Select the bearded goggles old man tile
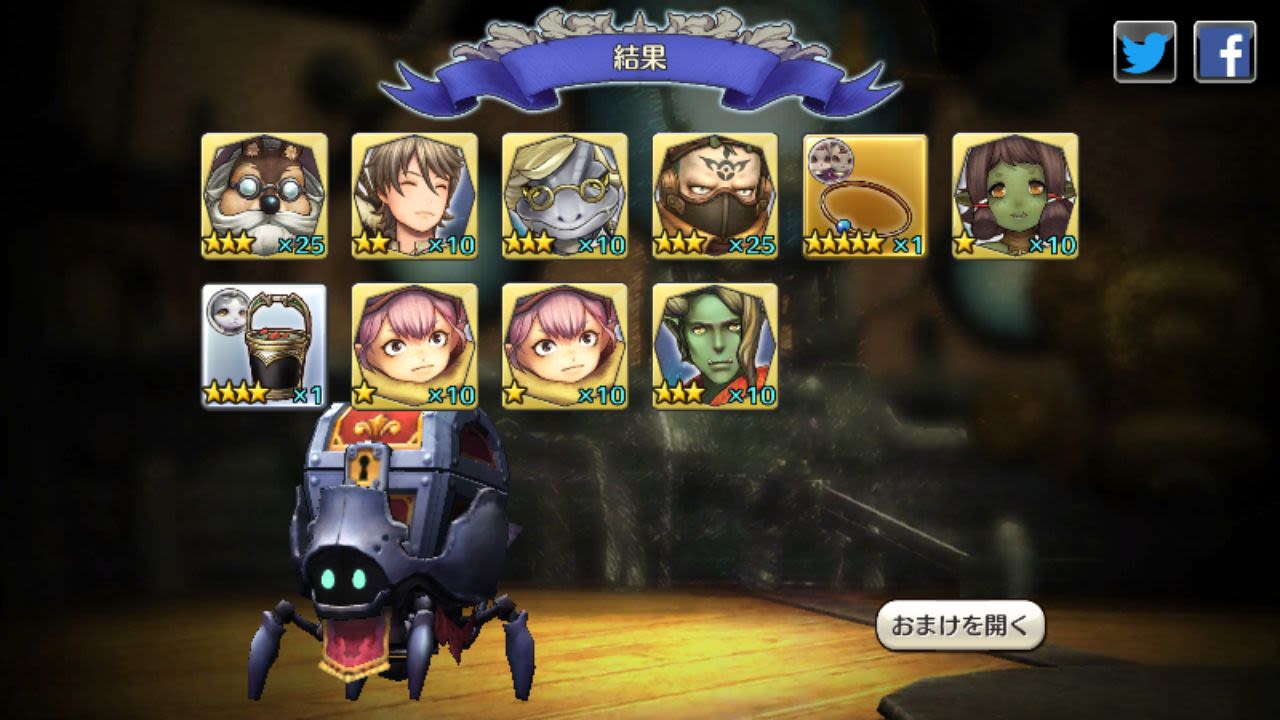 click(x=265, y=196)
